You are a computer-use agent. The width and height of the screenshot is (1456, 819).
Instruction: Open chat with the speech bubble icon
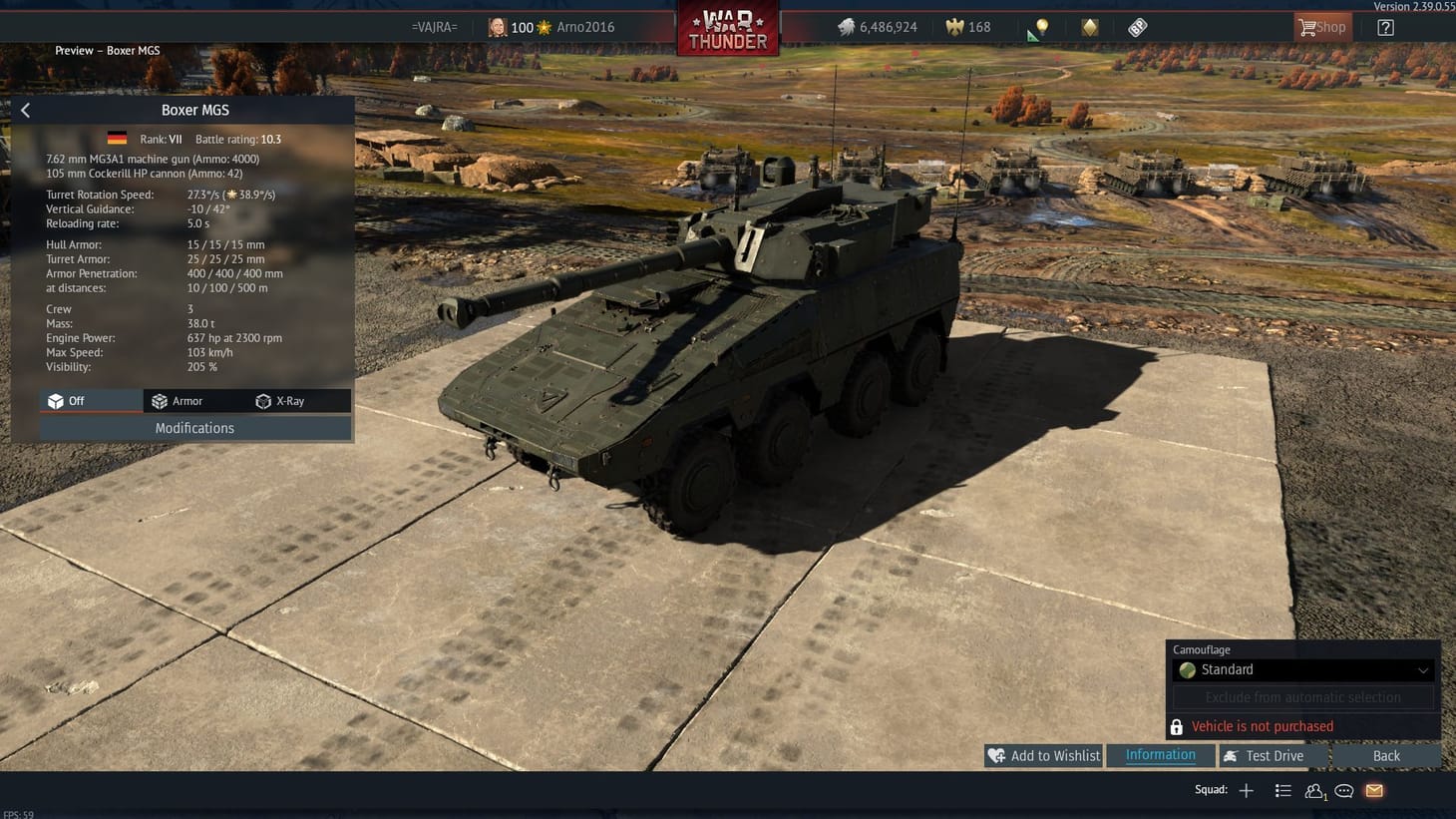coord(1343,790)
